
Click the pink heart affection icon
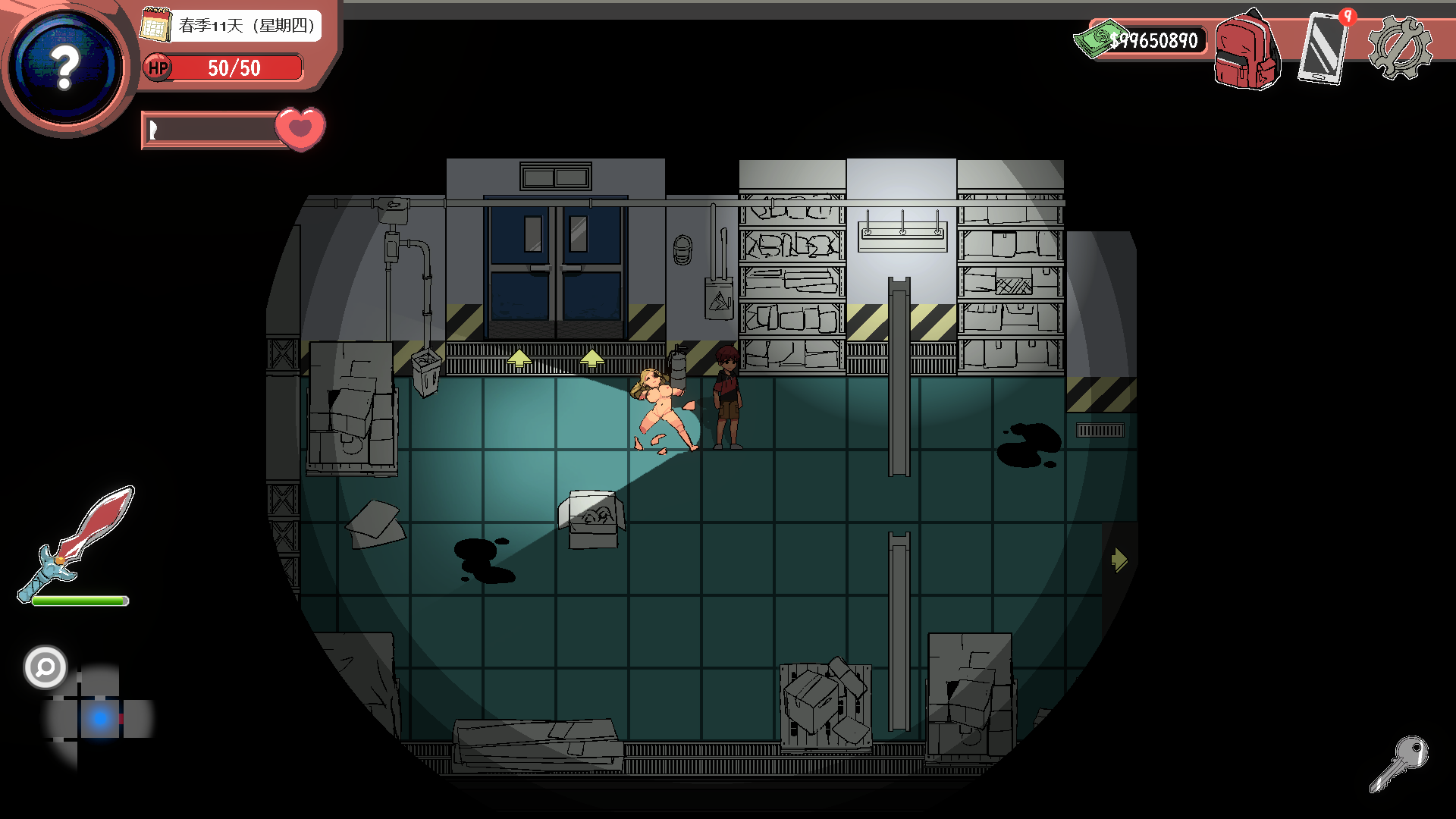coord(300,128)
